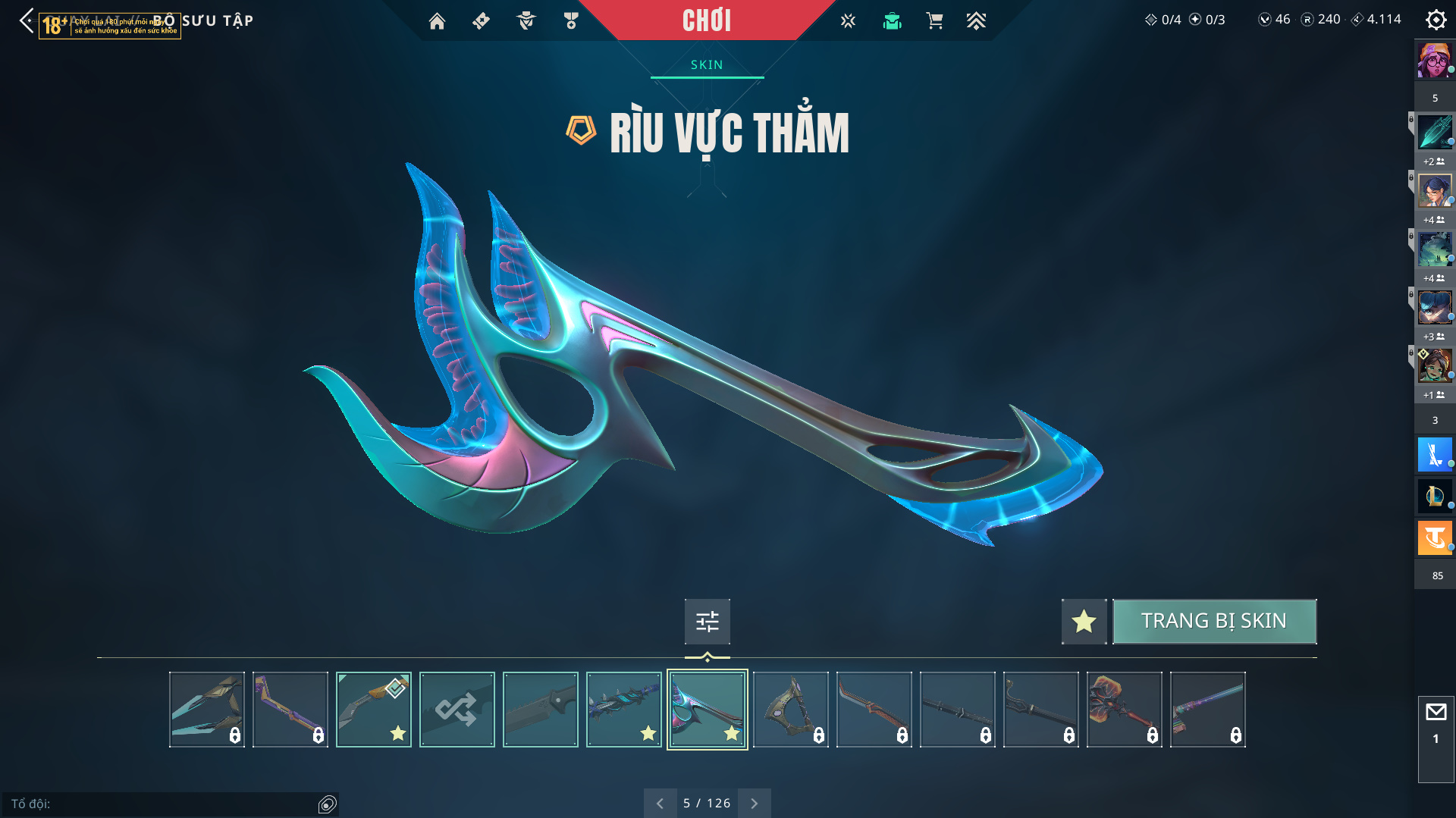Open the Teamfight Tactics orange icon
1456x818 pixels.
(x=1435, y=538)
